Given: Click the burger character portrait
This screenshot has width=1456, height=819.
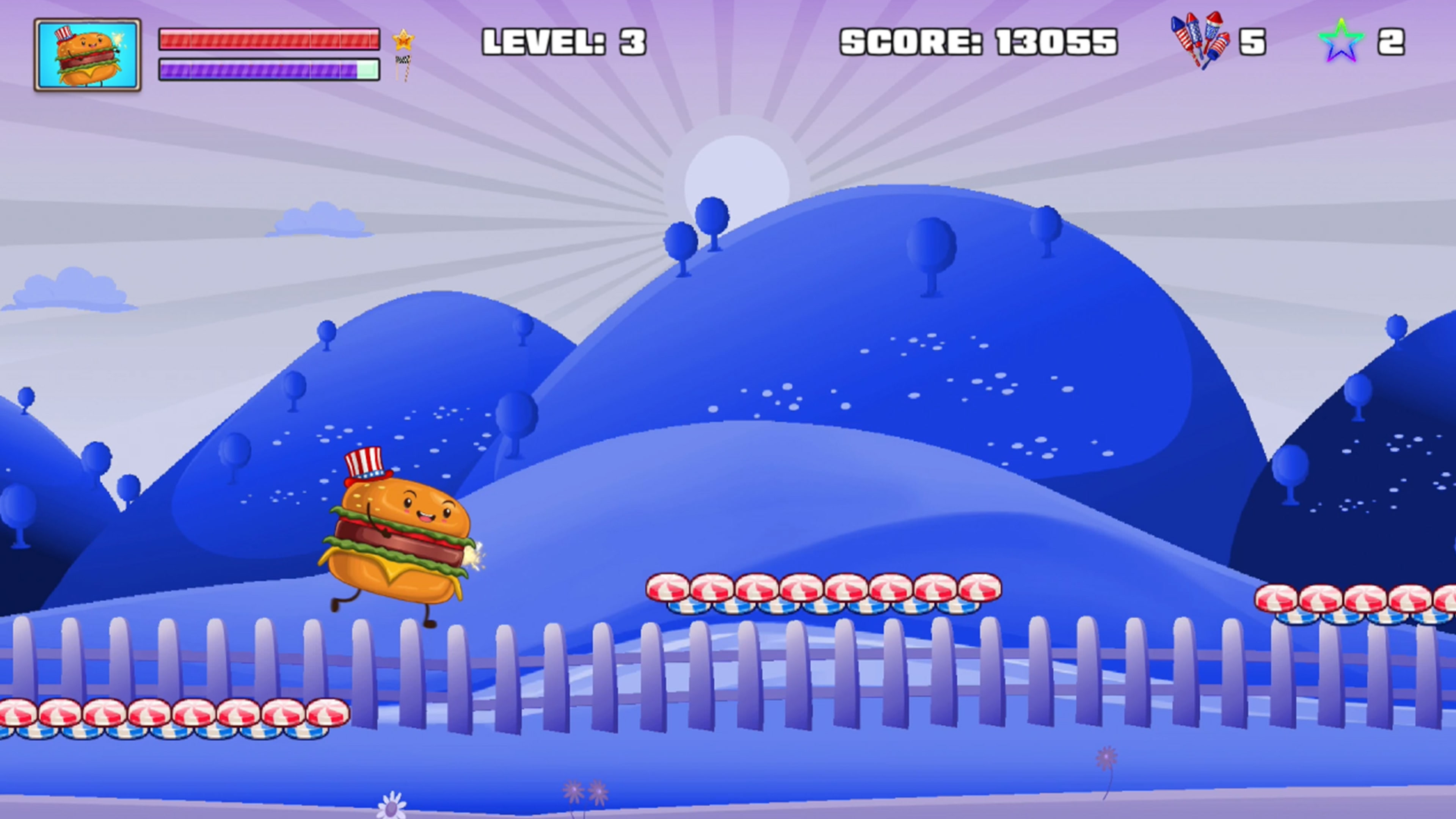Looking at the screenshot, I should coord(88,55).
